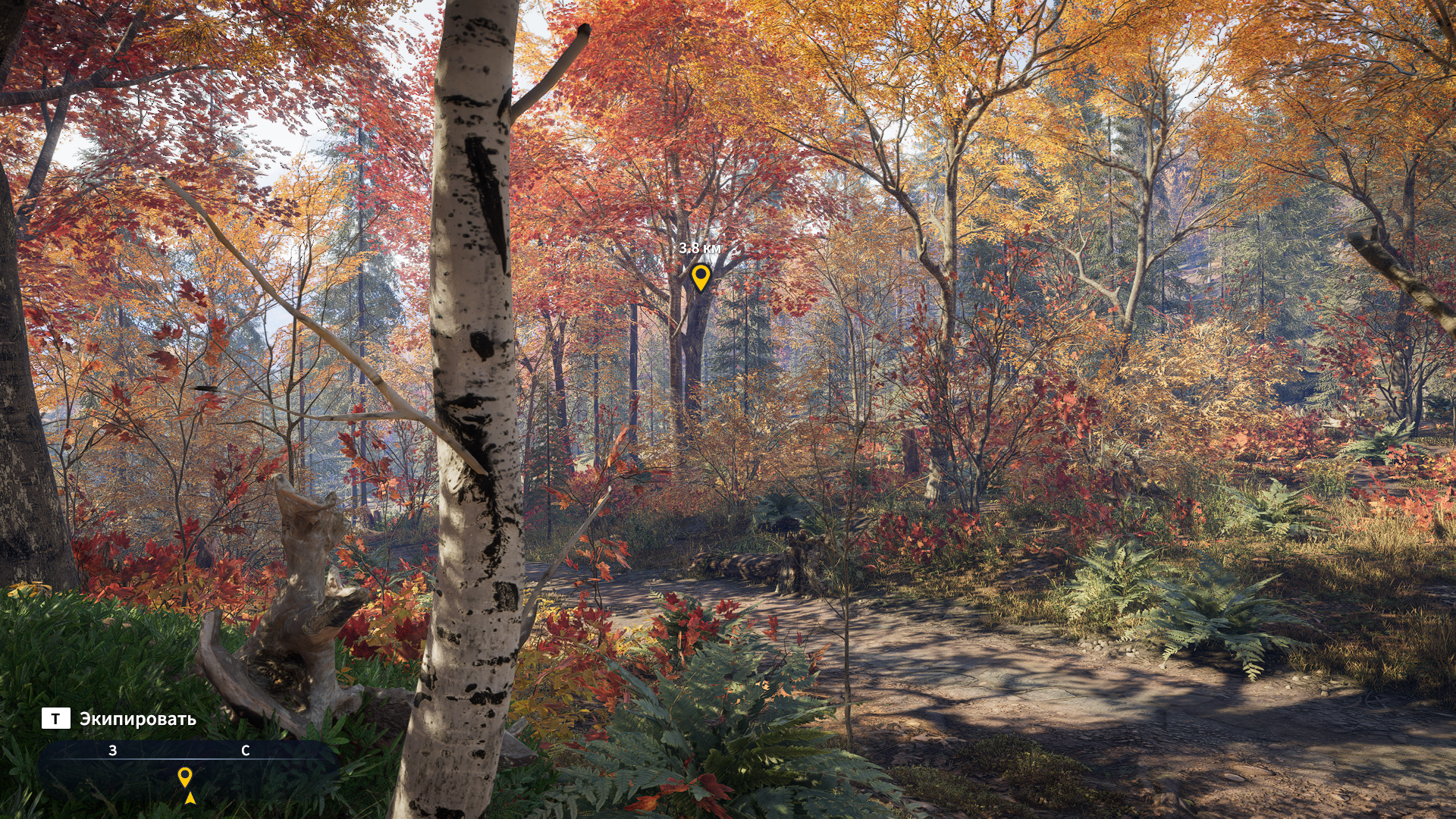Click the waypoint marker labeled 3.8 км
The image size is (1456, 819).
coord(700,276)
